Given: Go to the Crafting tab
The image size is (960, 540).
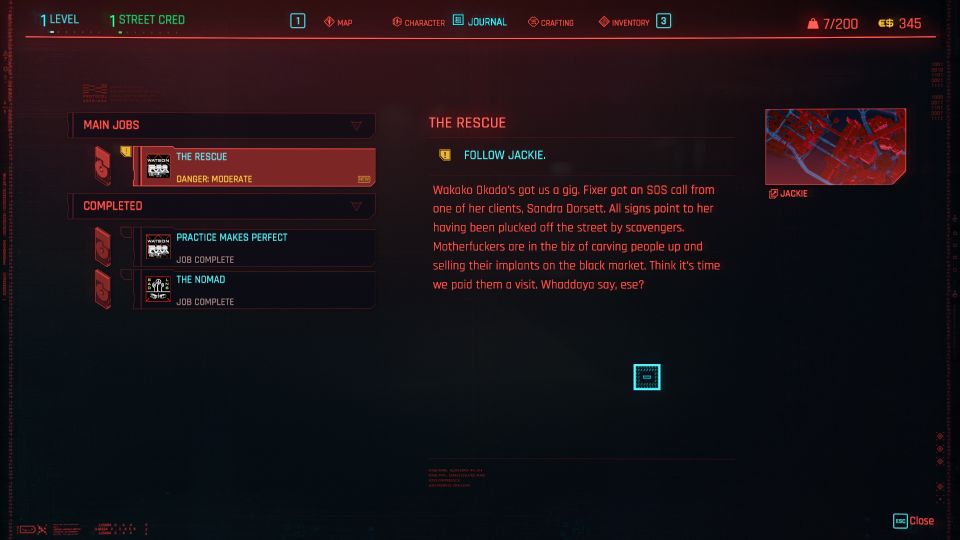Looking at the screenshot, I should click(x=550, y=22).
